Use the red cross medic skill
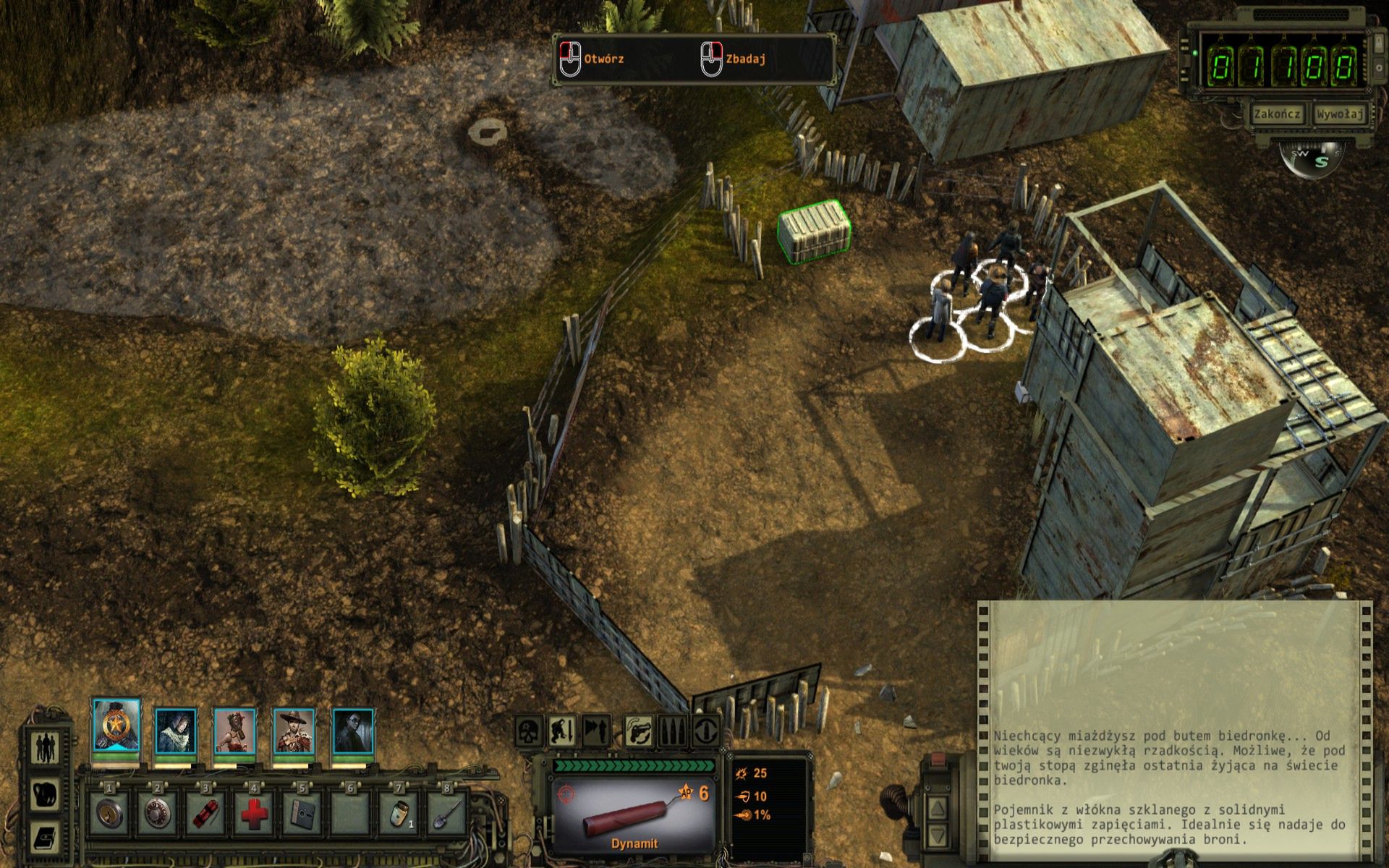The image size is (1389, 868). [254, 813]
